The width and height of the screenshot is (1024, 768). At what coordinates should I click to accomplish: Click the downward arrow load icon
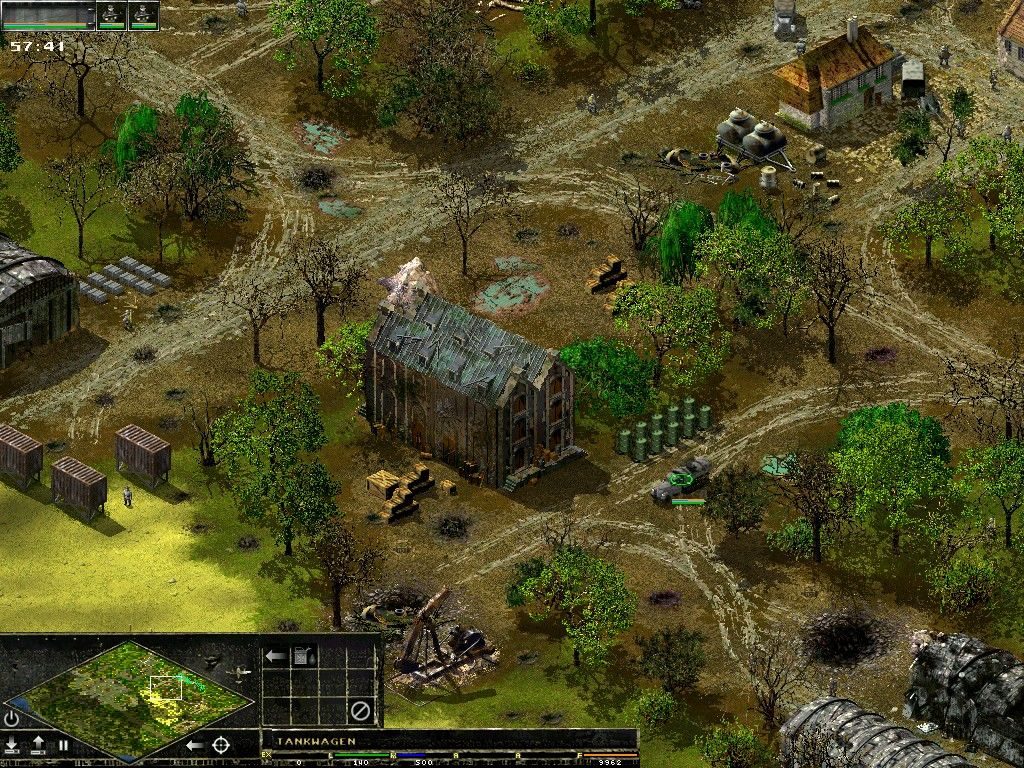(12, 745)
